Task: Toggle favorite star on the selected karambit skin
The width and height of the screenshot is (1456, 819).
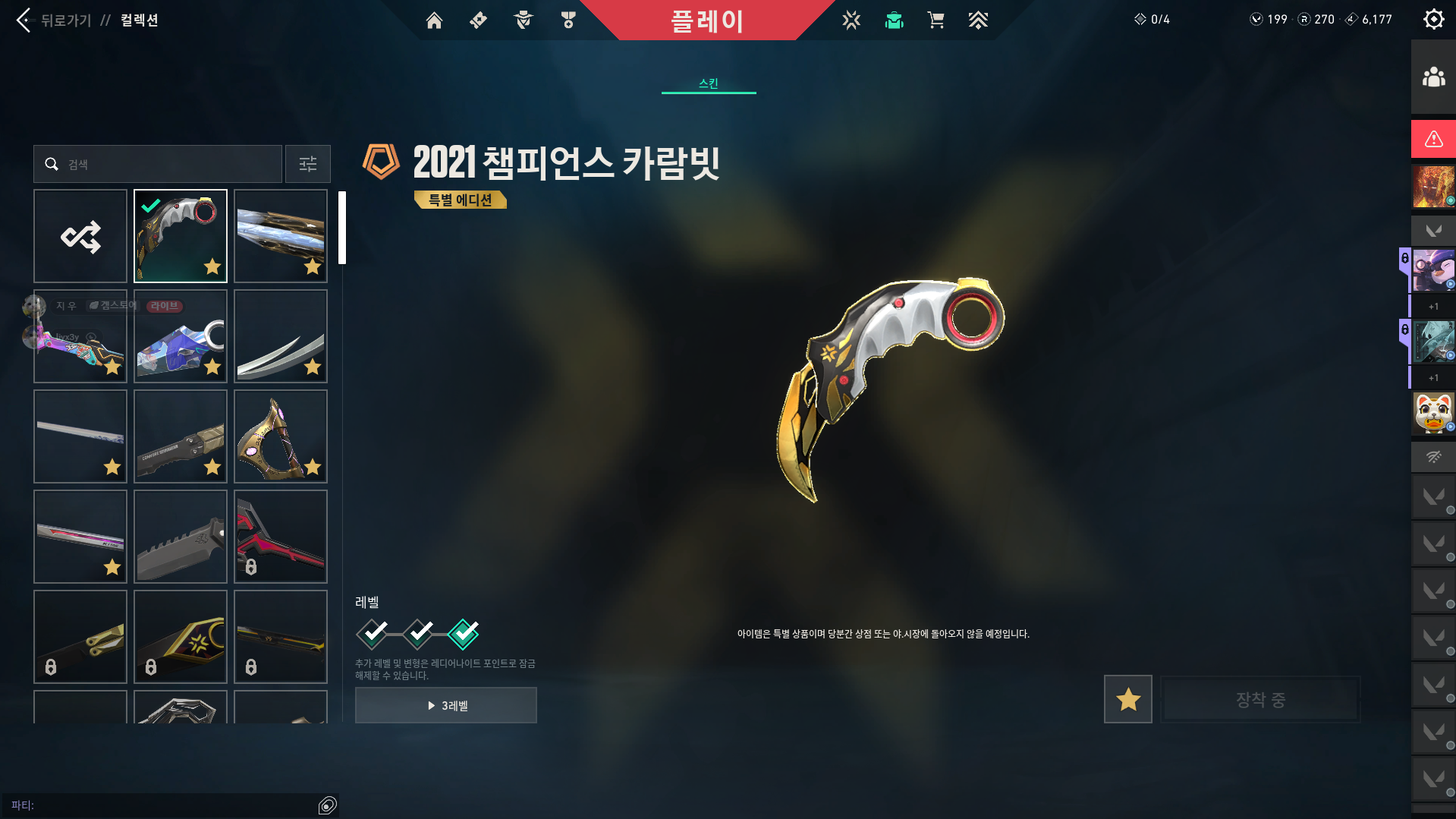Action: [212, 266]
